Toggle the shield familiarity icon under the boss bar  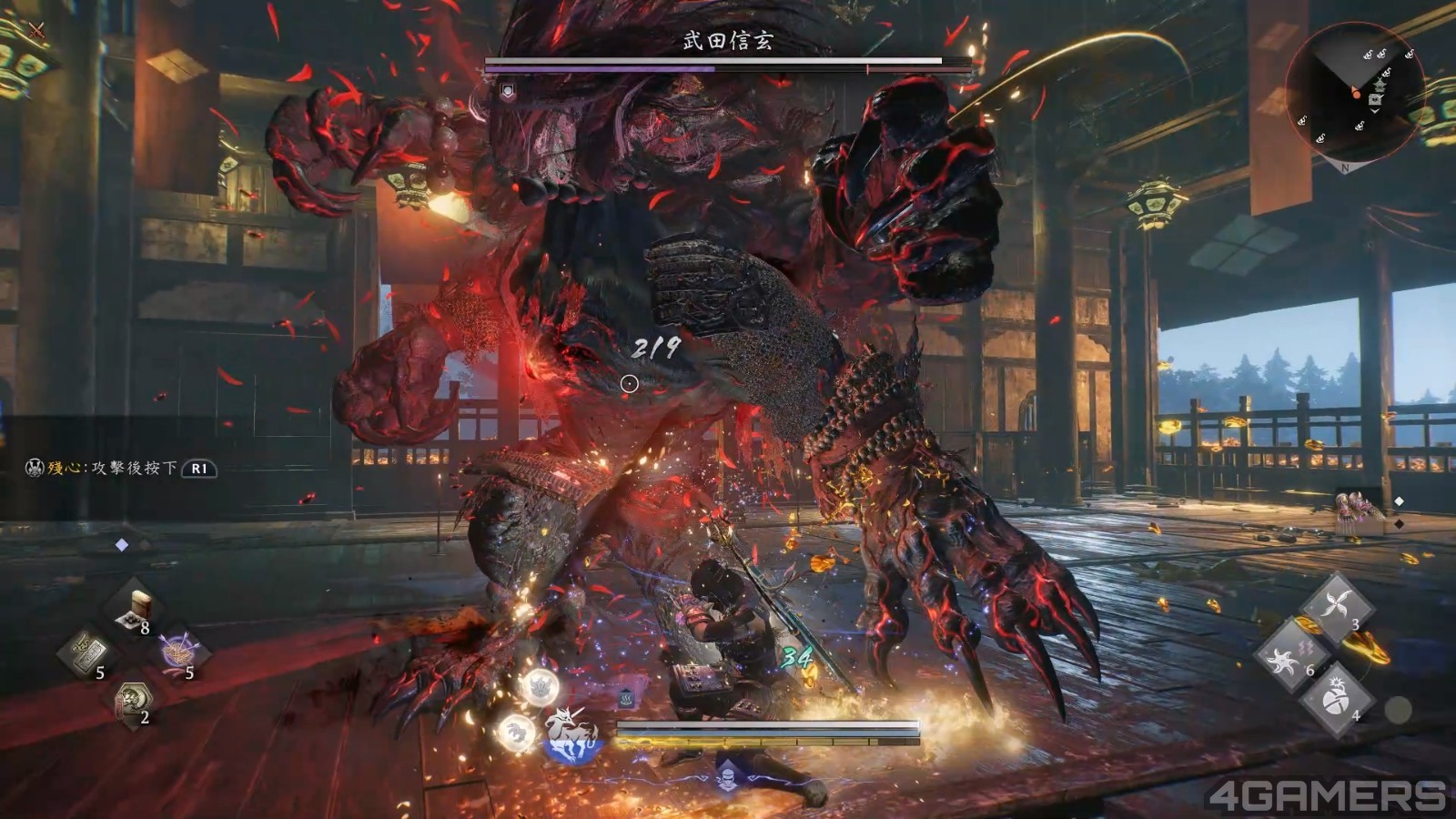(508, 88)
